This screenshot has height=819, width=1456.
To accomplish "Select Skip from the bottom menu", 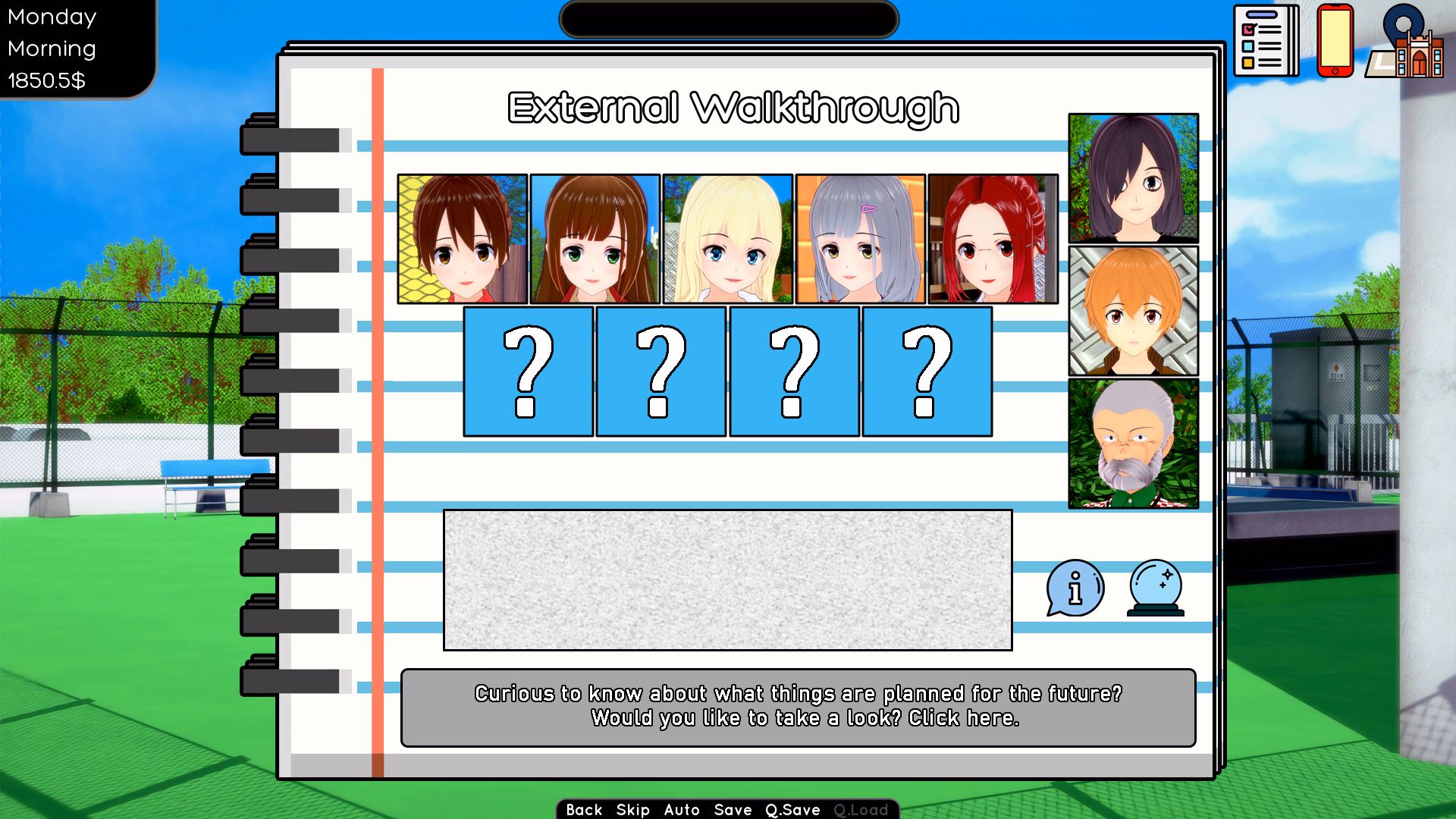I will pyautogui.click(x=632, y=810).
